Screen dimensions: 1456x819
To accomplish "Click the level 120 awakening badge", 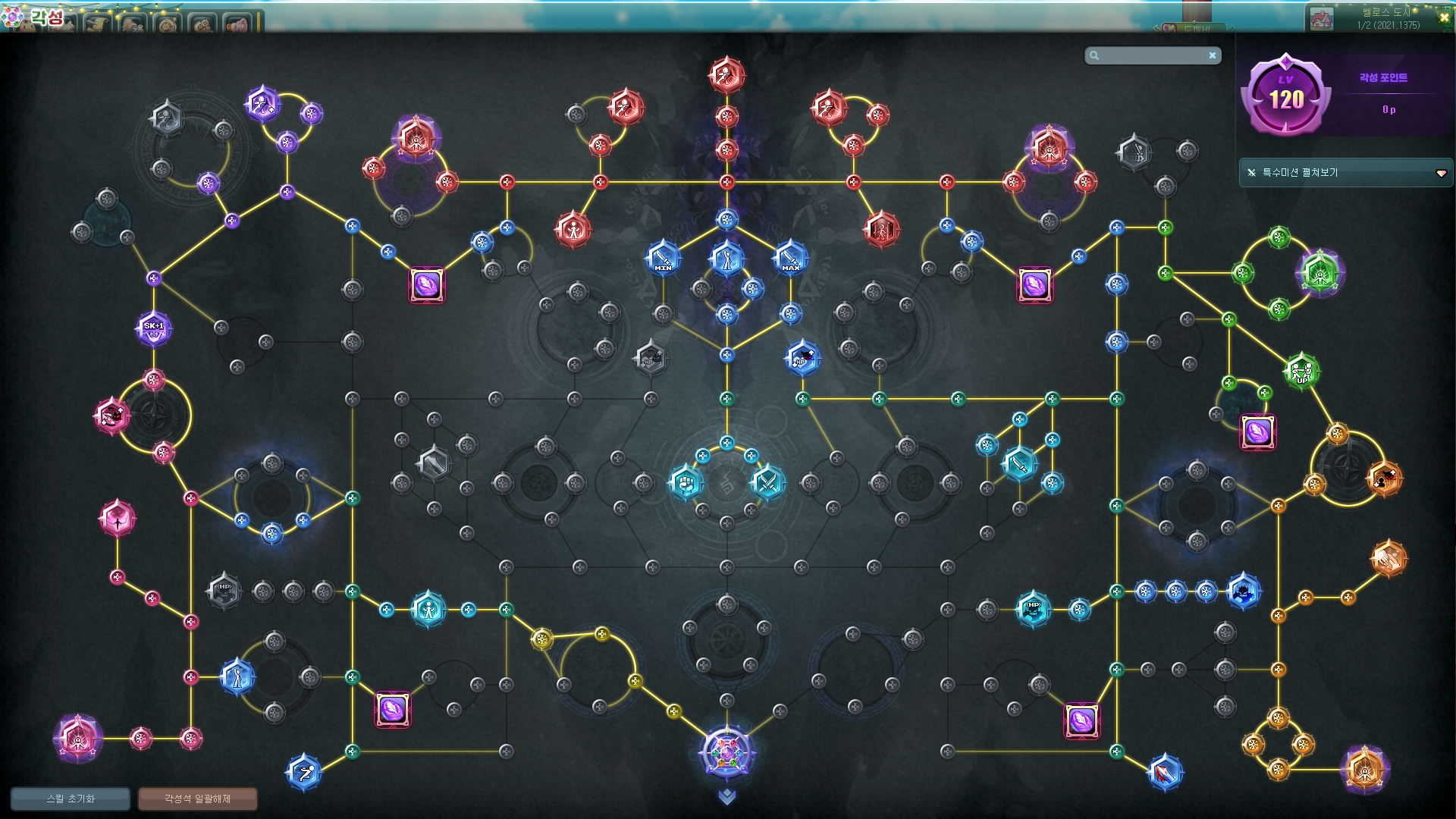I will click(x=1286, y=96).
